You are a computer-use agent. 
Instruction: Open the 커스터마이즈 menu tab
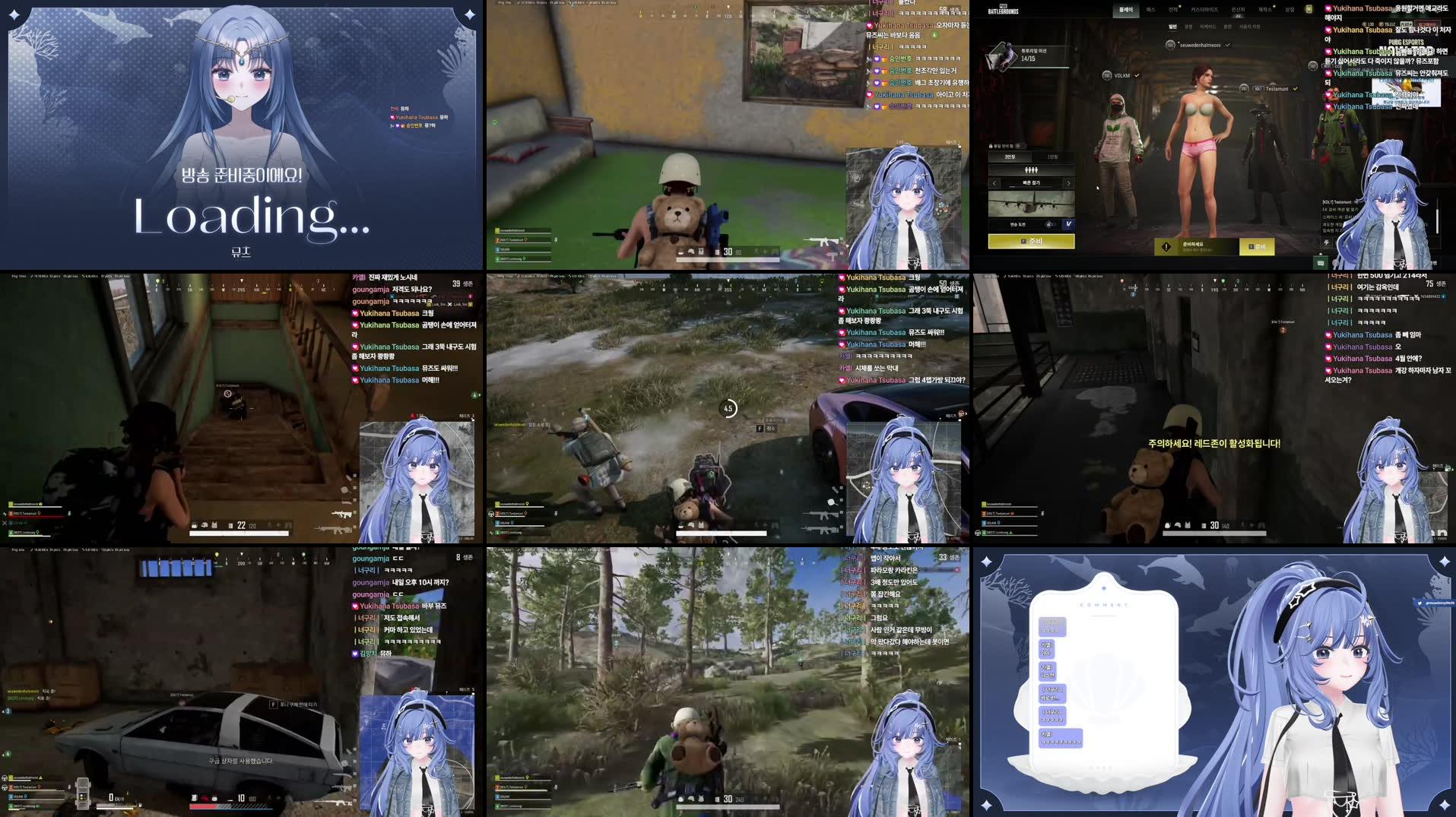coord(1205,9)
